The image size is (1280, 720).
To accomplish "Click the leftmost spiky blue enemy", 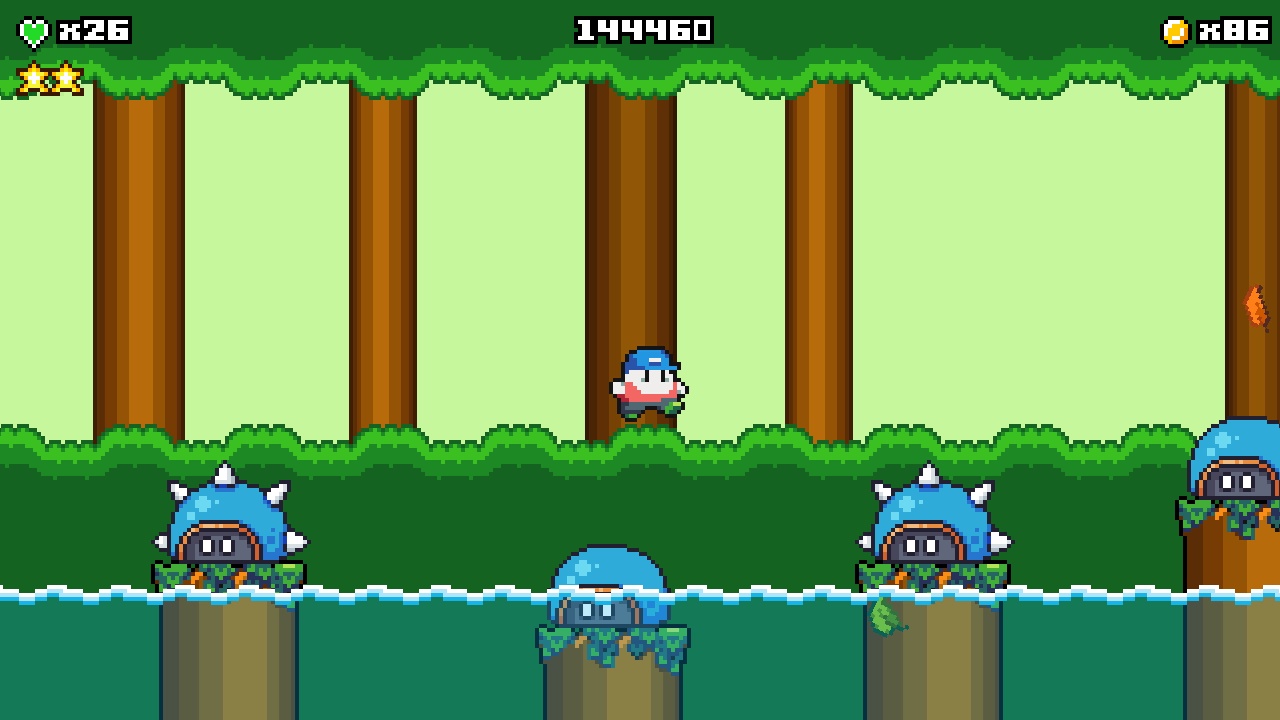I will point(225,525).
